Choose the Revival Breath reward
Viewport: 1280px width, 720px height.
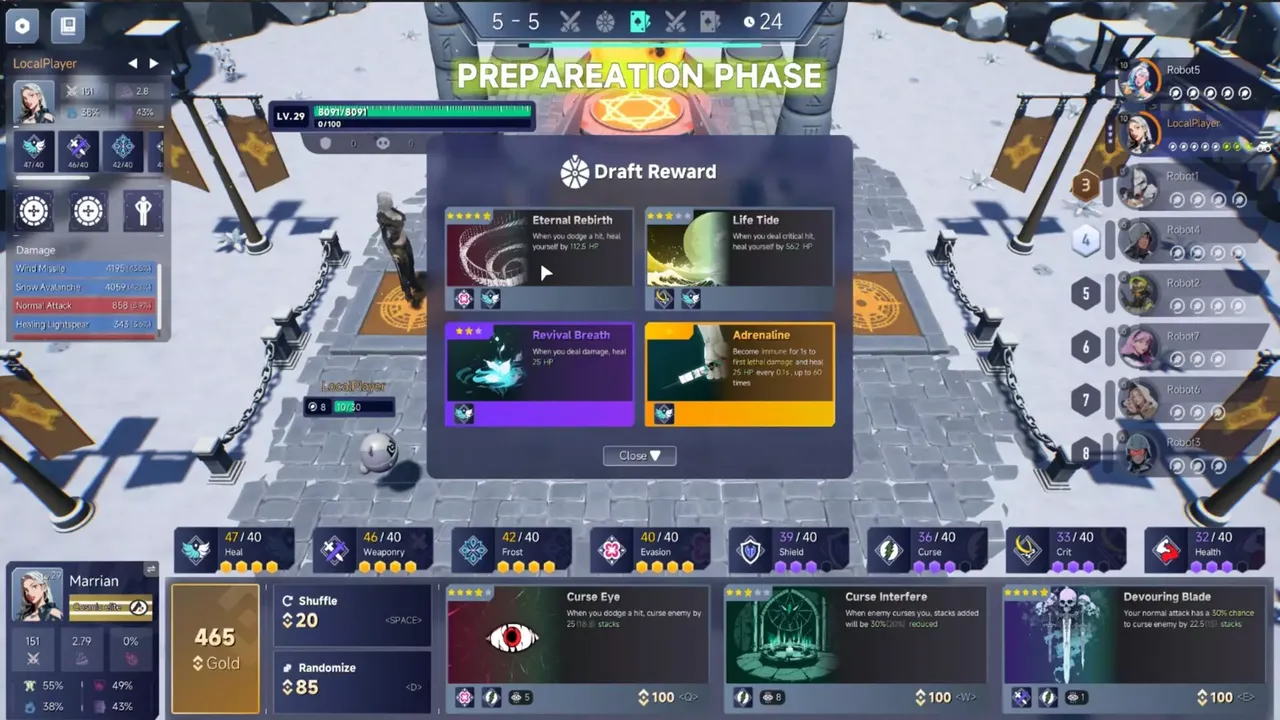[539, 372]
